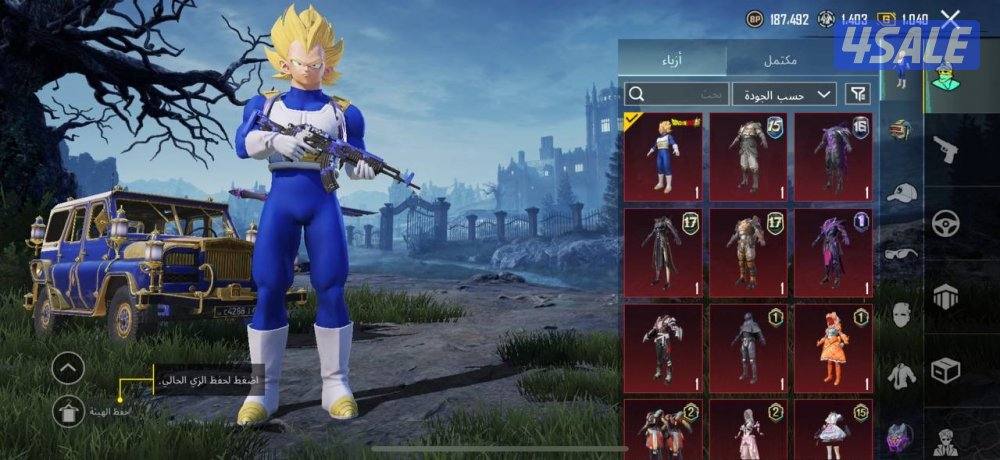Open the crate box category

(945, 369)
